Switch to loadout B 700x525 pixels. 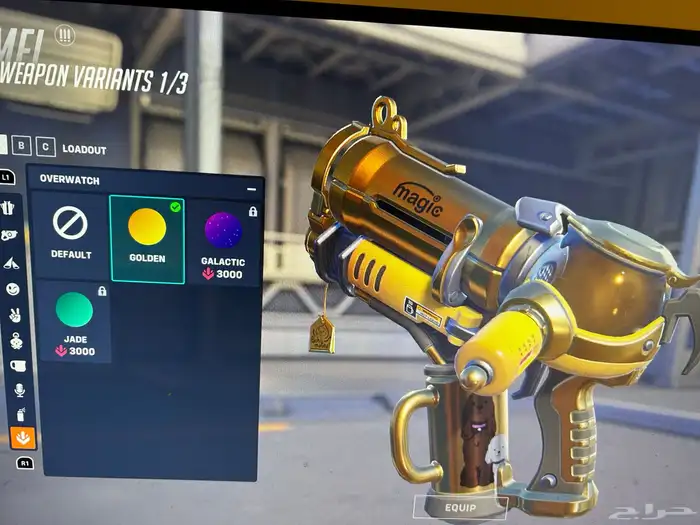pyautogui.click(x=26, y=148)
